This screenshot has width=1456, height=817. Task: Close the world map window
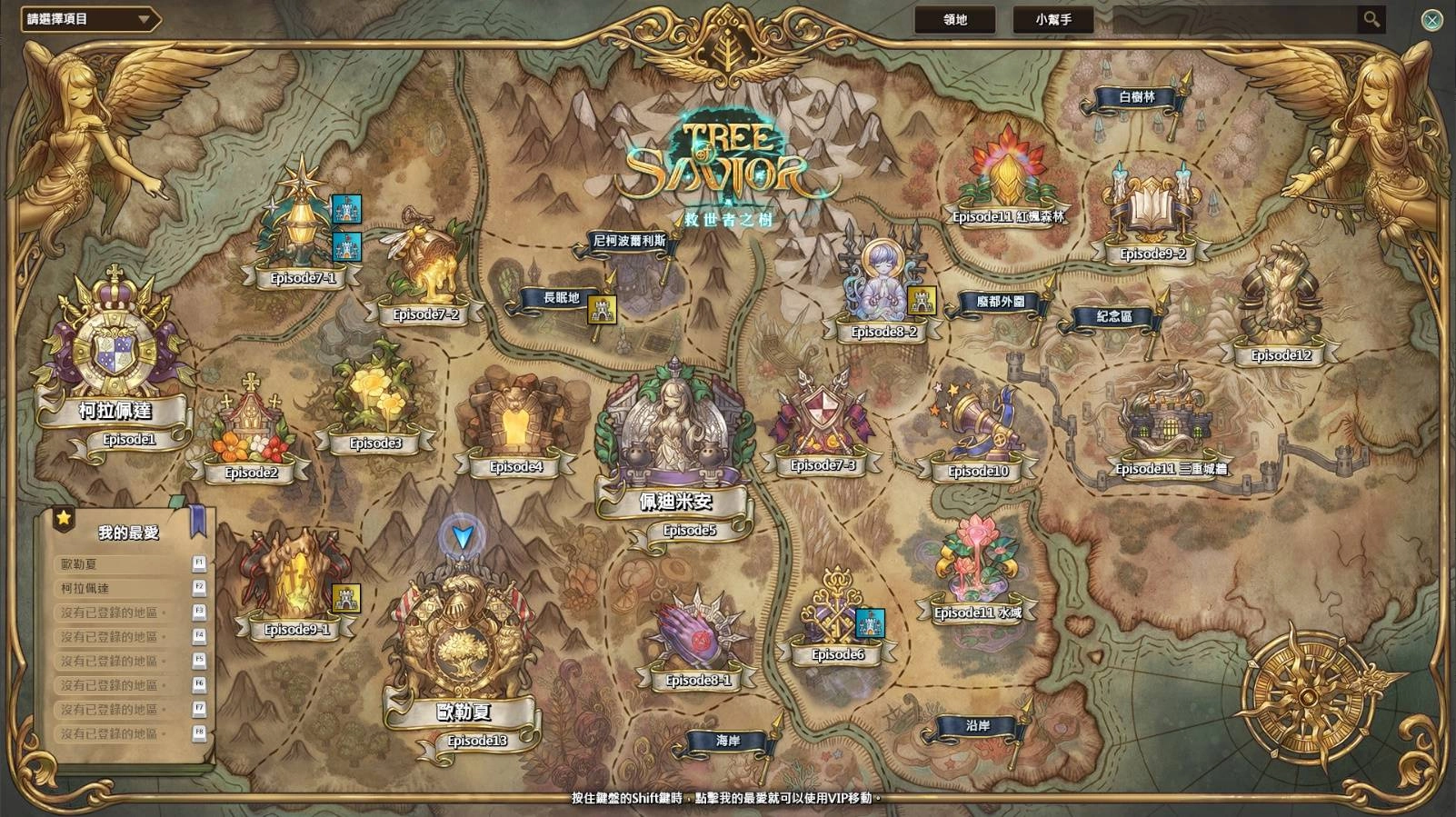(x=1431, y=20)
